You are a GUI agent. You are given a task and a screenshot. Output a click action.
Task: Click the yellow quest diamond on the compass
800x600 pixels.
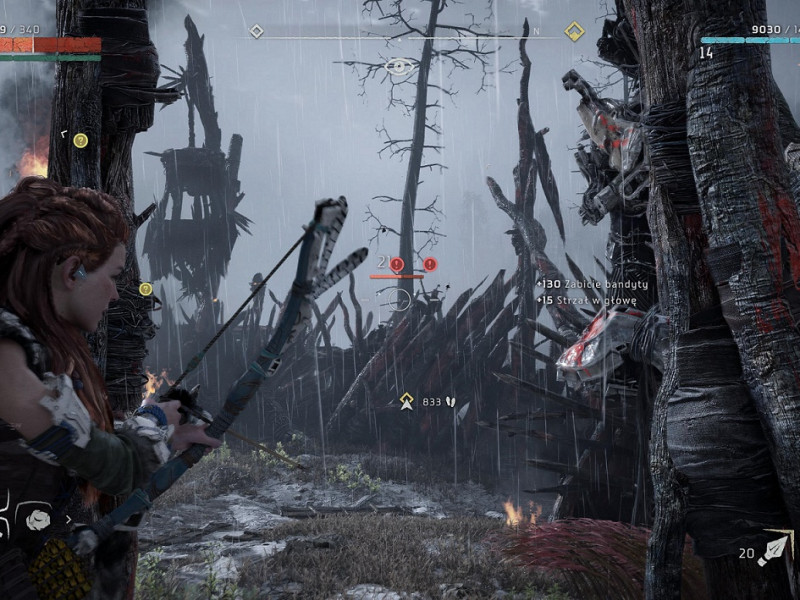click(574, 32)
